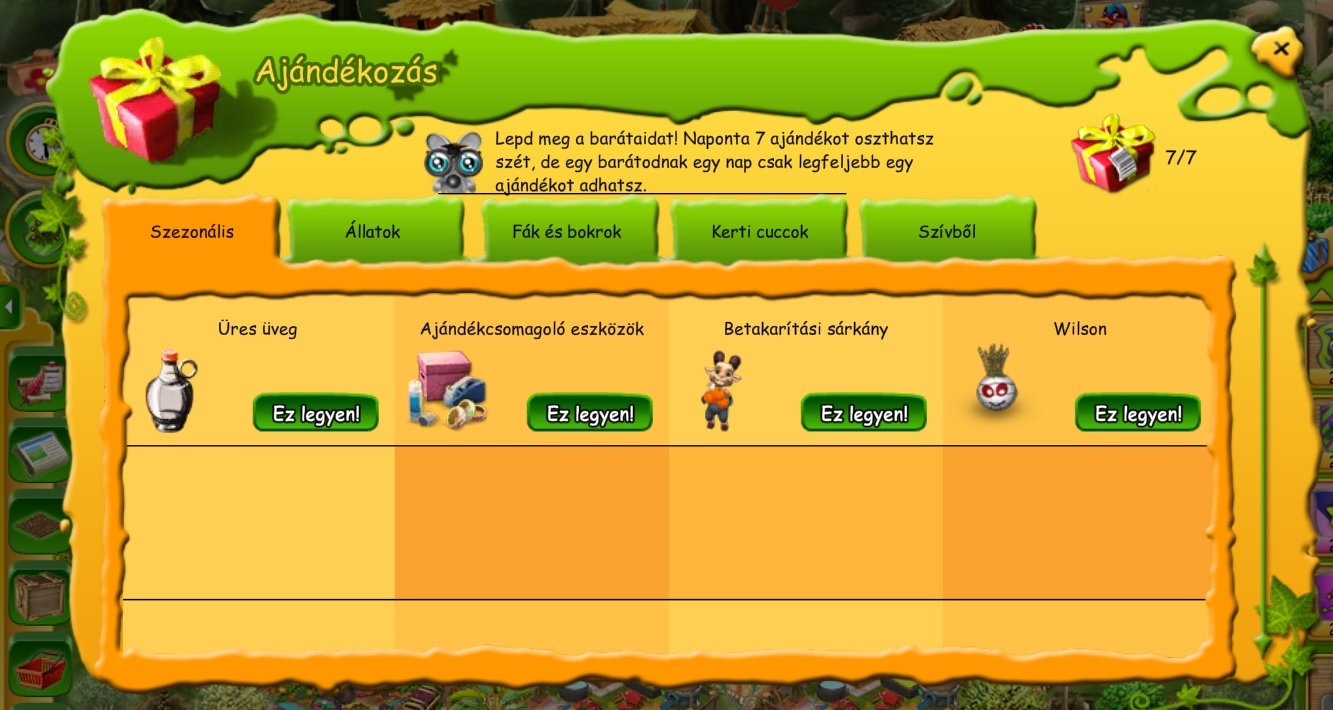Viewport: 1333px width, 710px height.
Task: Open the wooden crate sidebar icon
Action: [x=39, y=597]
